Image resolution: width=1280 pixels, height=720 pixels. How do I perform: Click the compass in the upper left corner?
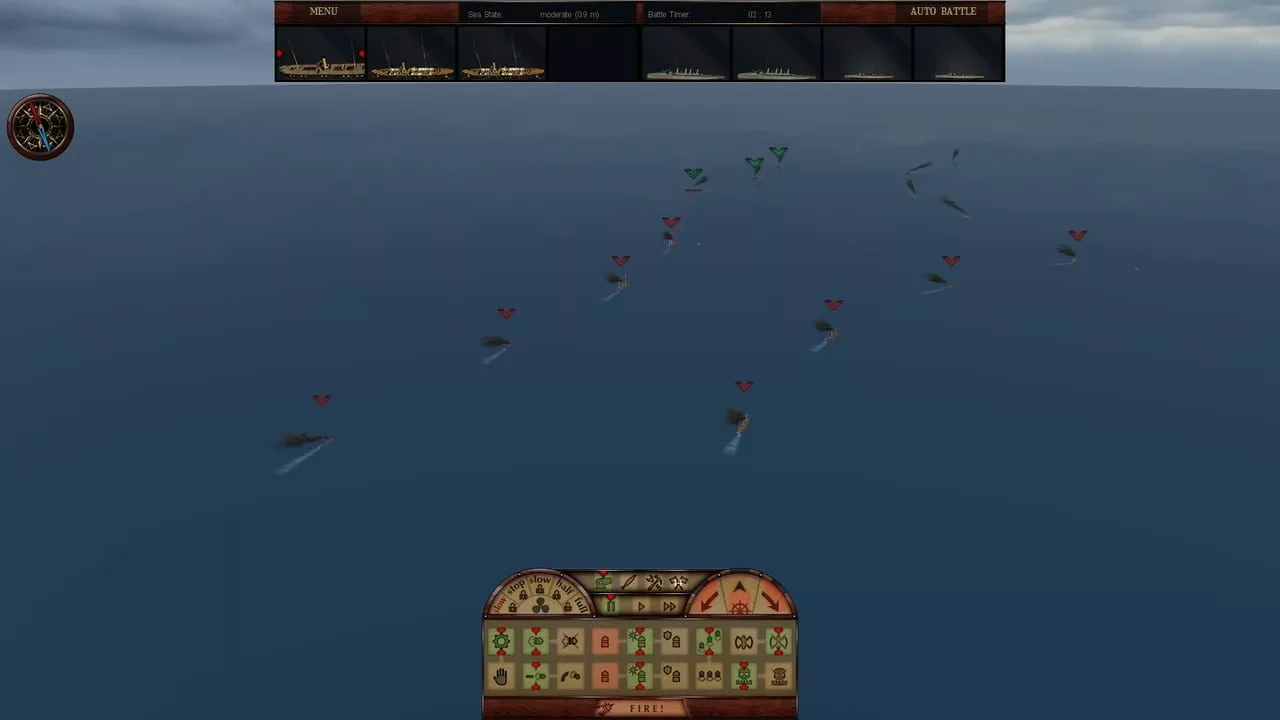click(x=40, y=126)
